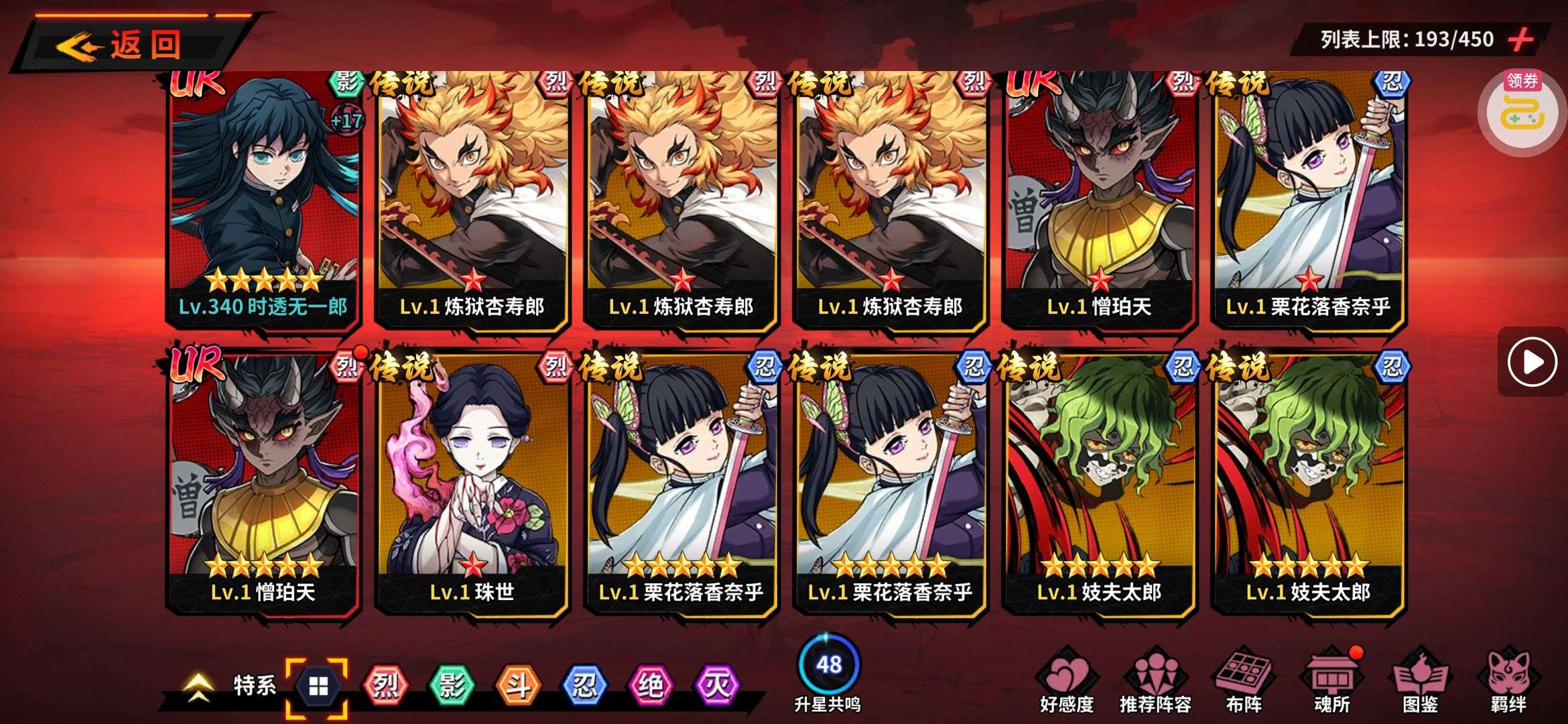
Task: Choose the Lv.1 珠世 character card
Action: [472, 483]
